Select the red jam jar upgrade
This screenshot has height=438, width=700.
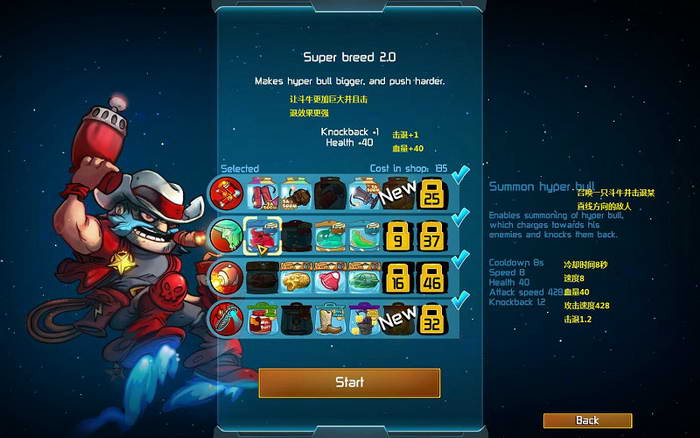click(x=262, y=319)
